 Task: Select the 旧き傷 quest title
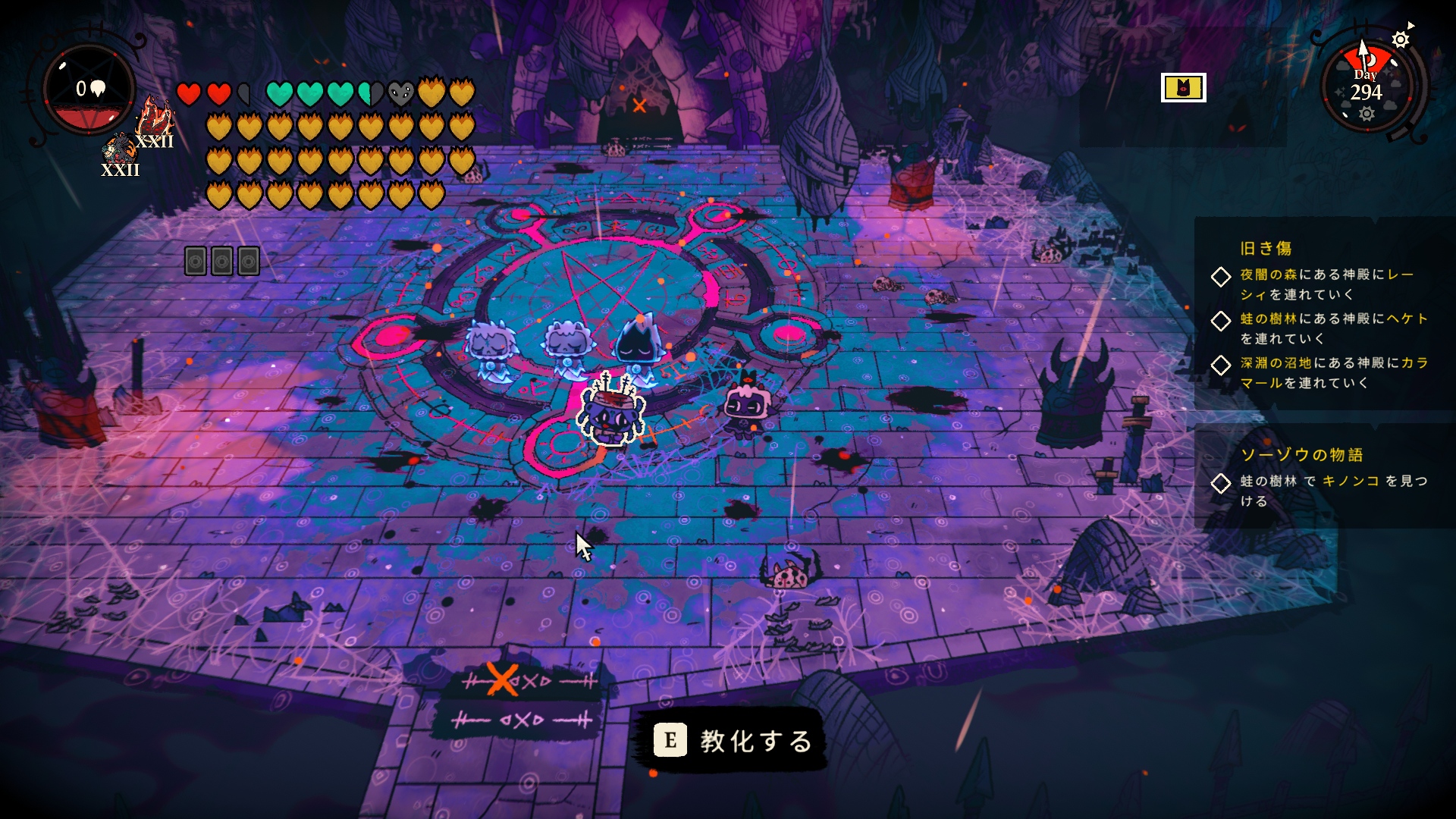[x=1266, y=248]
